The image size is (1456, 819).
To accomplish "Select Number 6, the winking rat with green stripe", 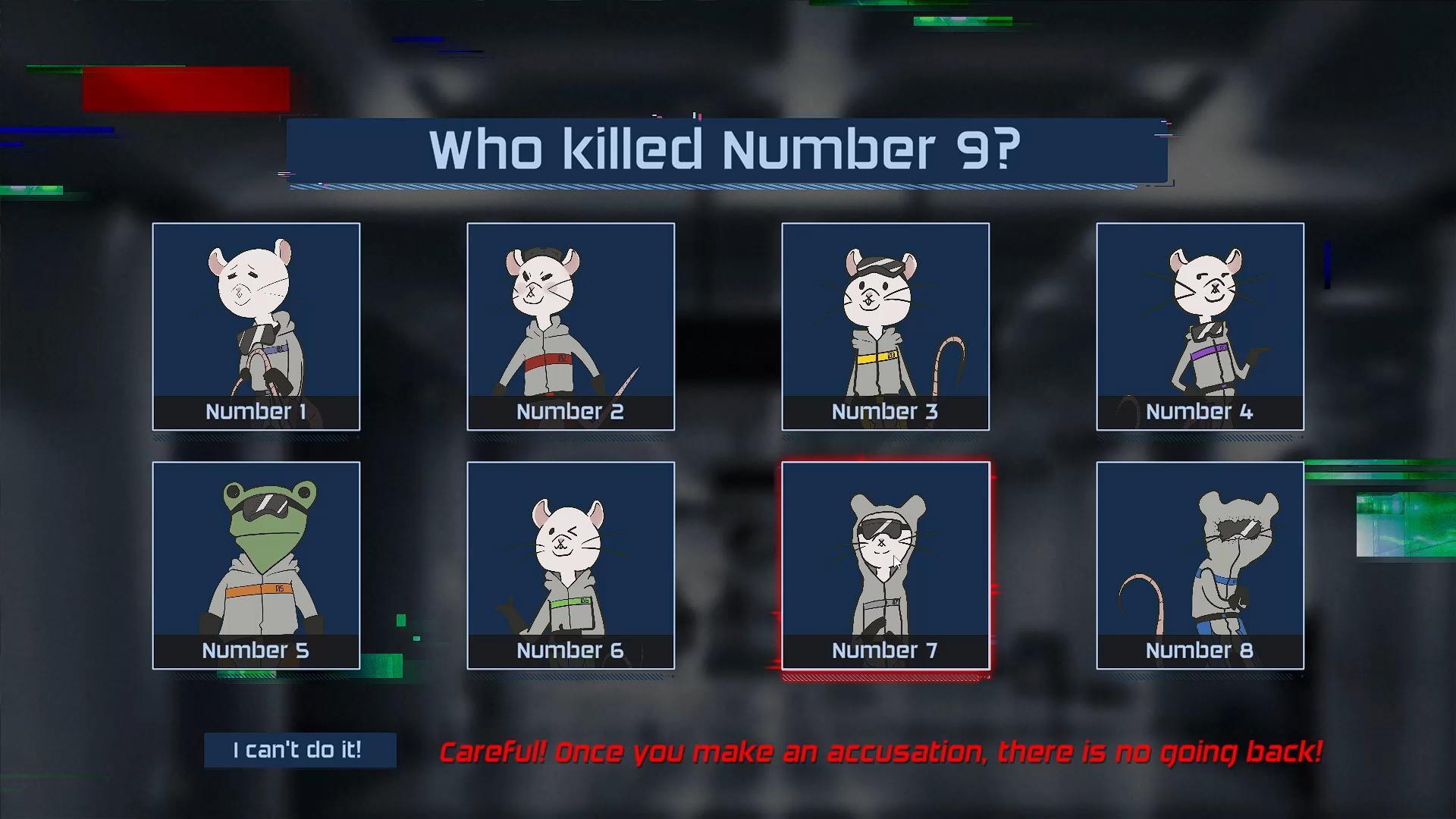I will (x=570, y=557).
